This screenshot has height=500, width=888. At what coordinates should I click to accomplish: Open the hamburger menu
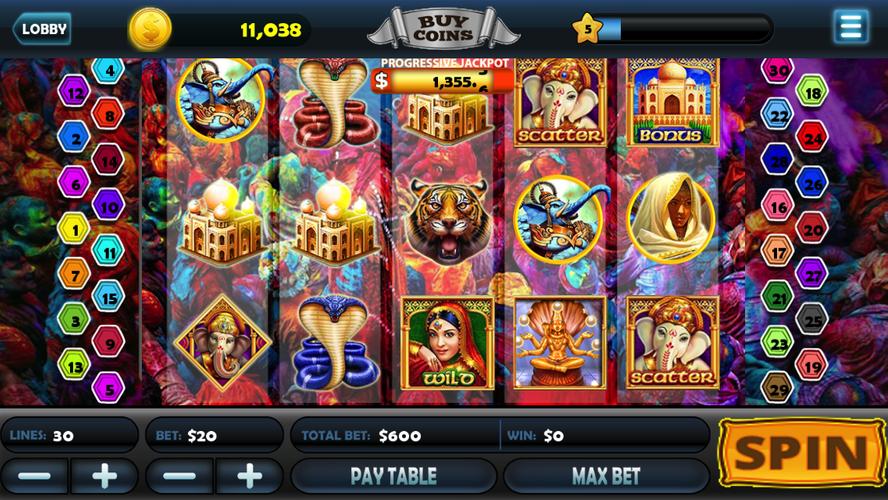click(x=851, y=26)
